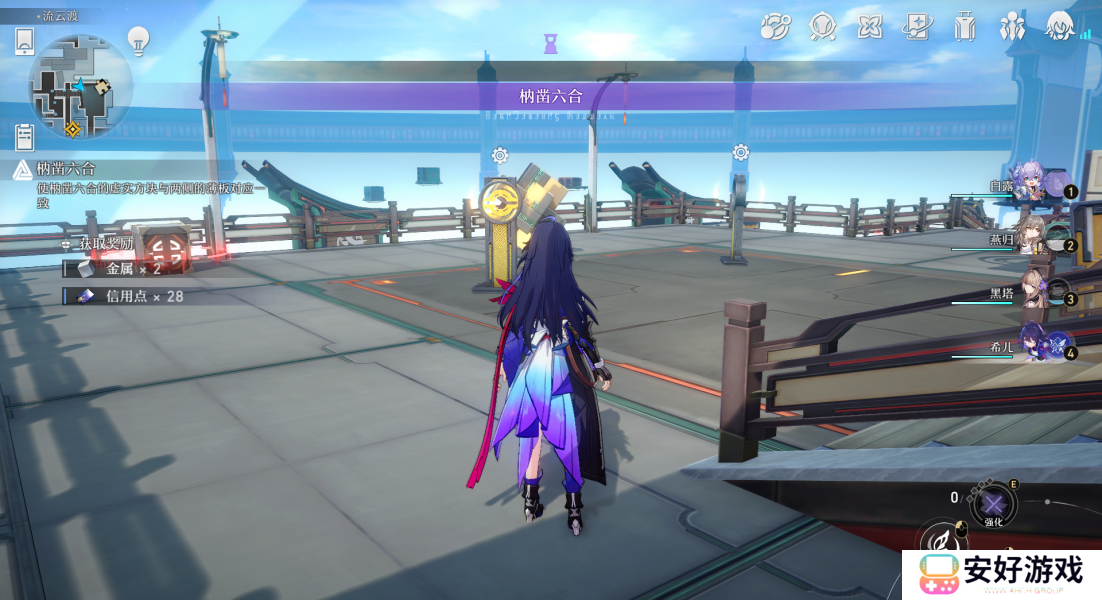Open the star card warp icon

click(x=917, y=27)
